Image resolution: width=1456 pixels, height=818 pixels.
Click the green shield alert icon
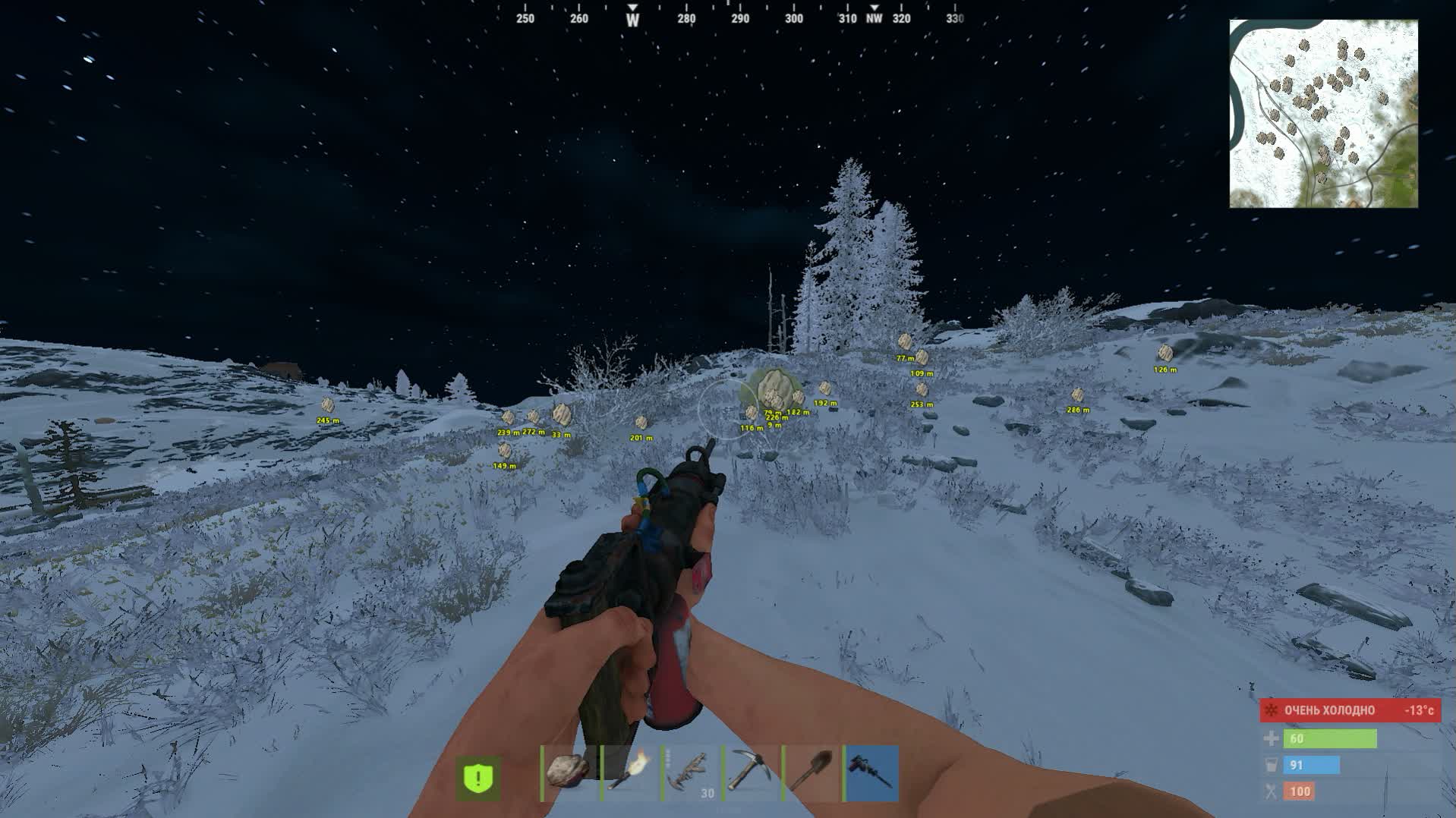click(479, 778)
